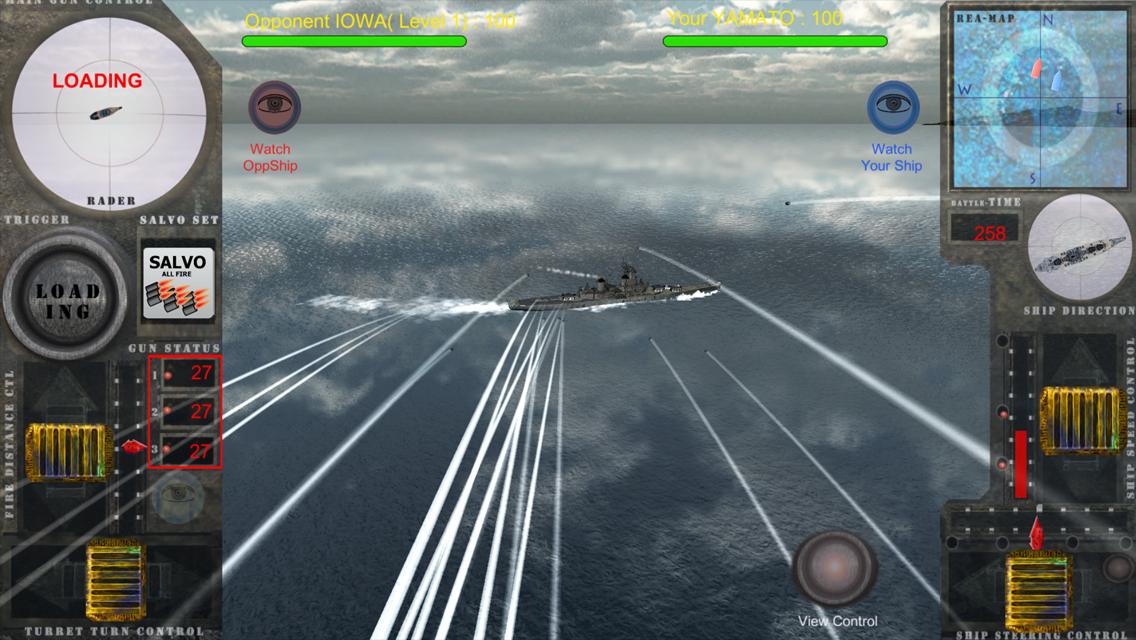Tap the View Control joystick
Viewport: 1136px width, 640px height.
coord(835,568)
